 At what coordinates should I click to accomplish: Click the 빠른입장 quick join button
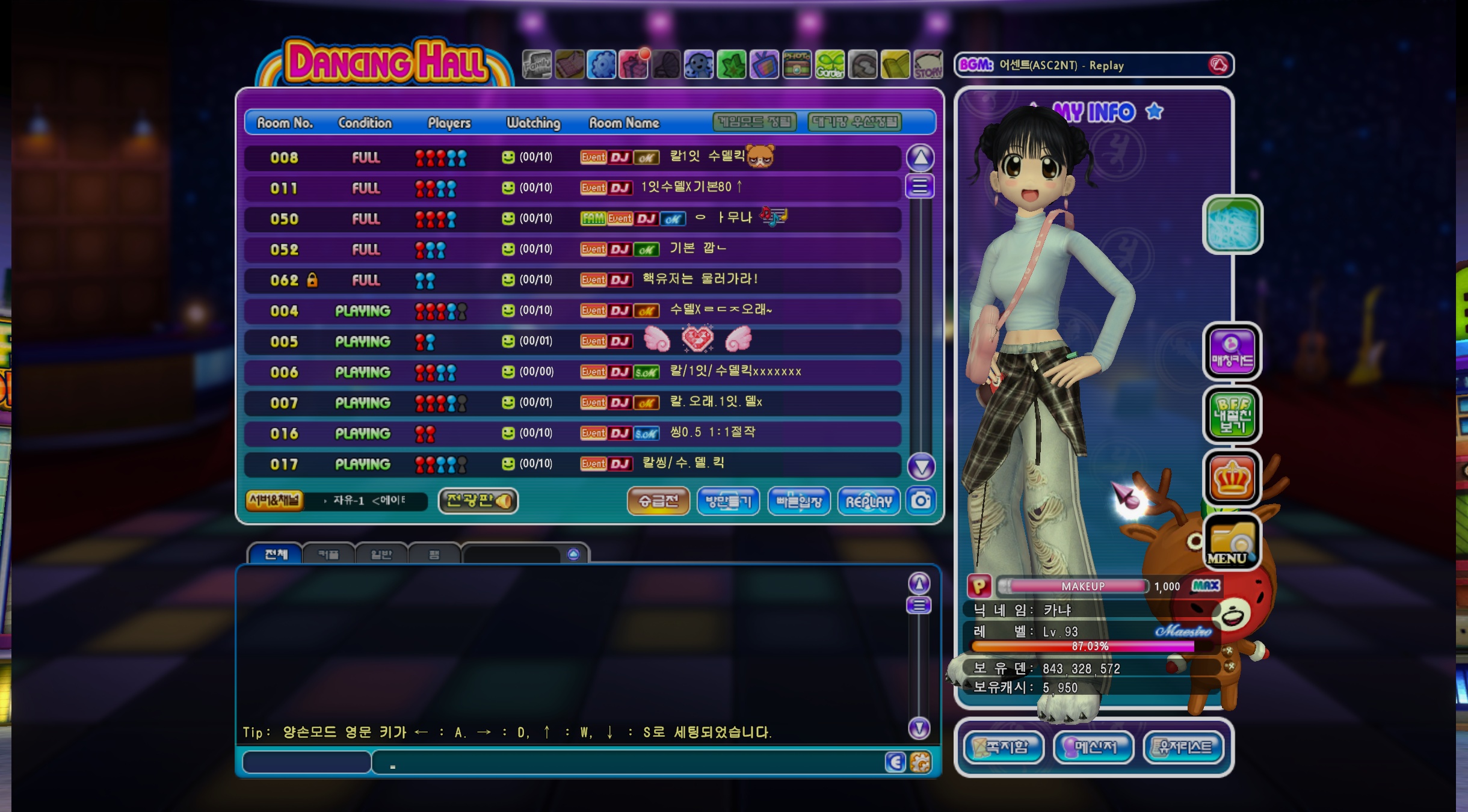798,501
